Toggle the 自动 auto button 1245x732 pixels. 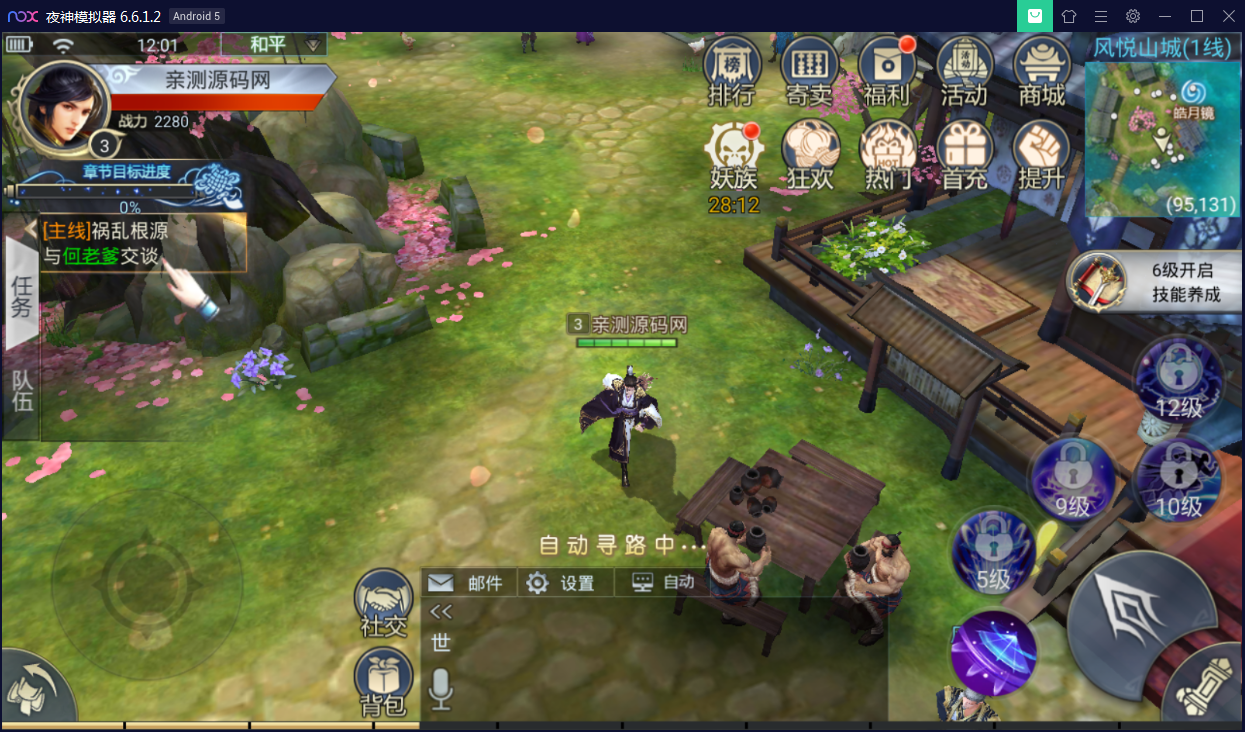tap(664, 582)
